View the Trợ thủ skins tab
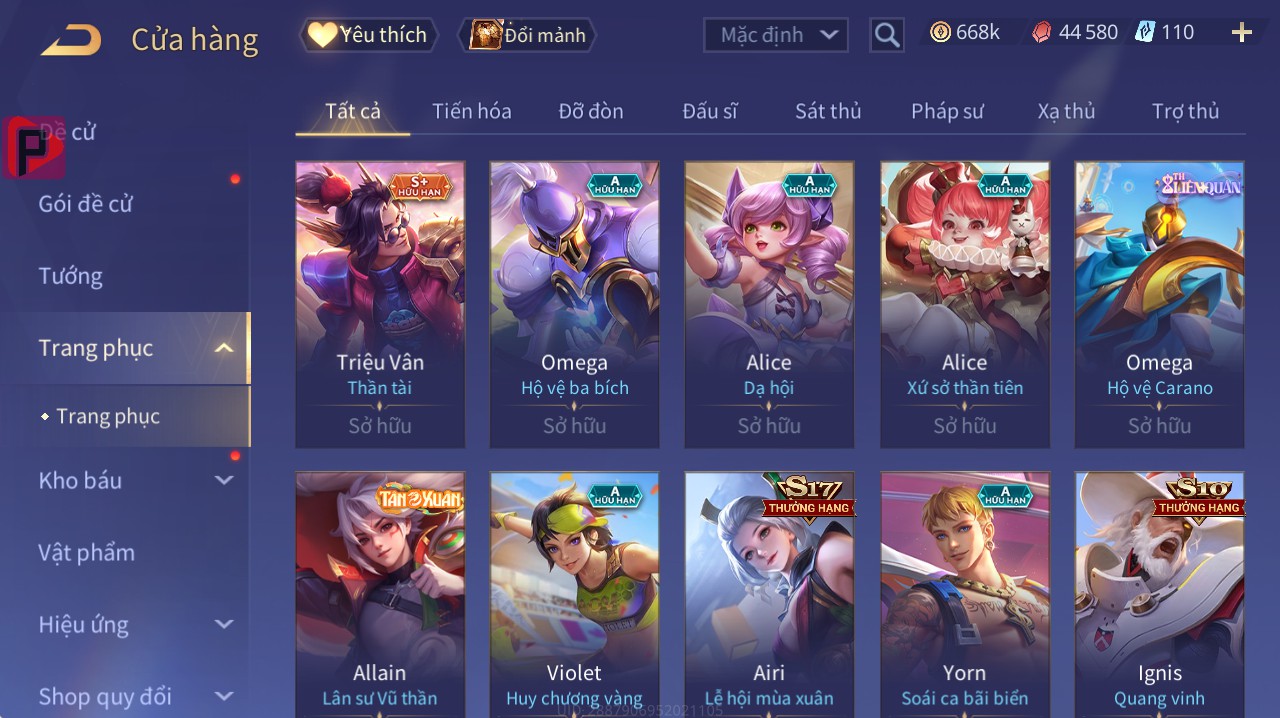 coord(1185,111)
